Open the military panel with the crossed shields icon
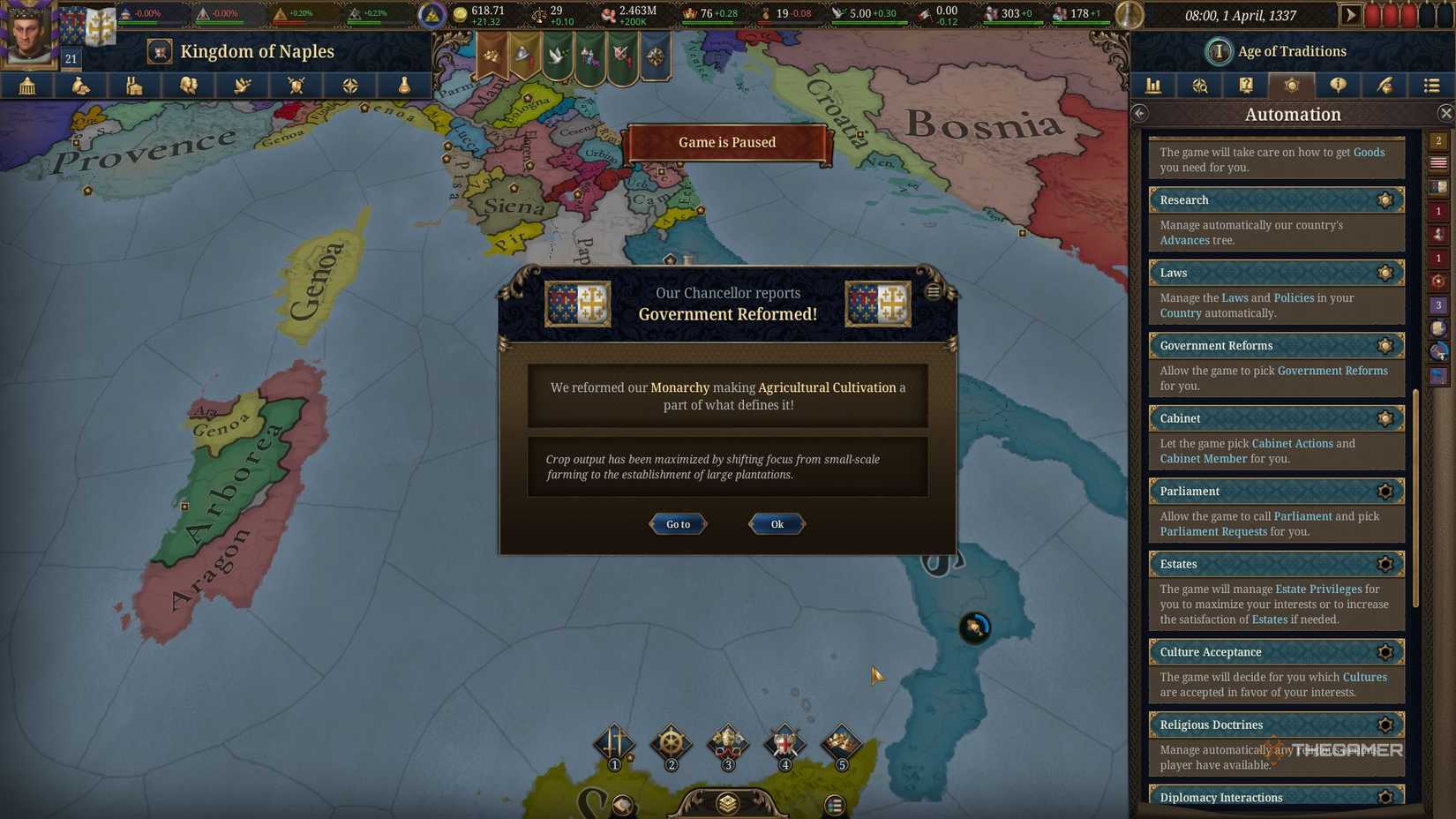 point(296,86)
